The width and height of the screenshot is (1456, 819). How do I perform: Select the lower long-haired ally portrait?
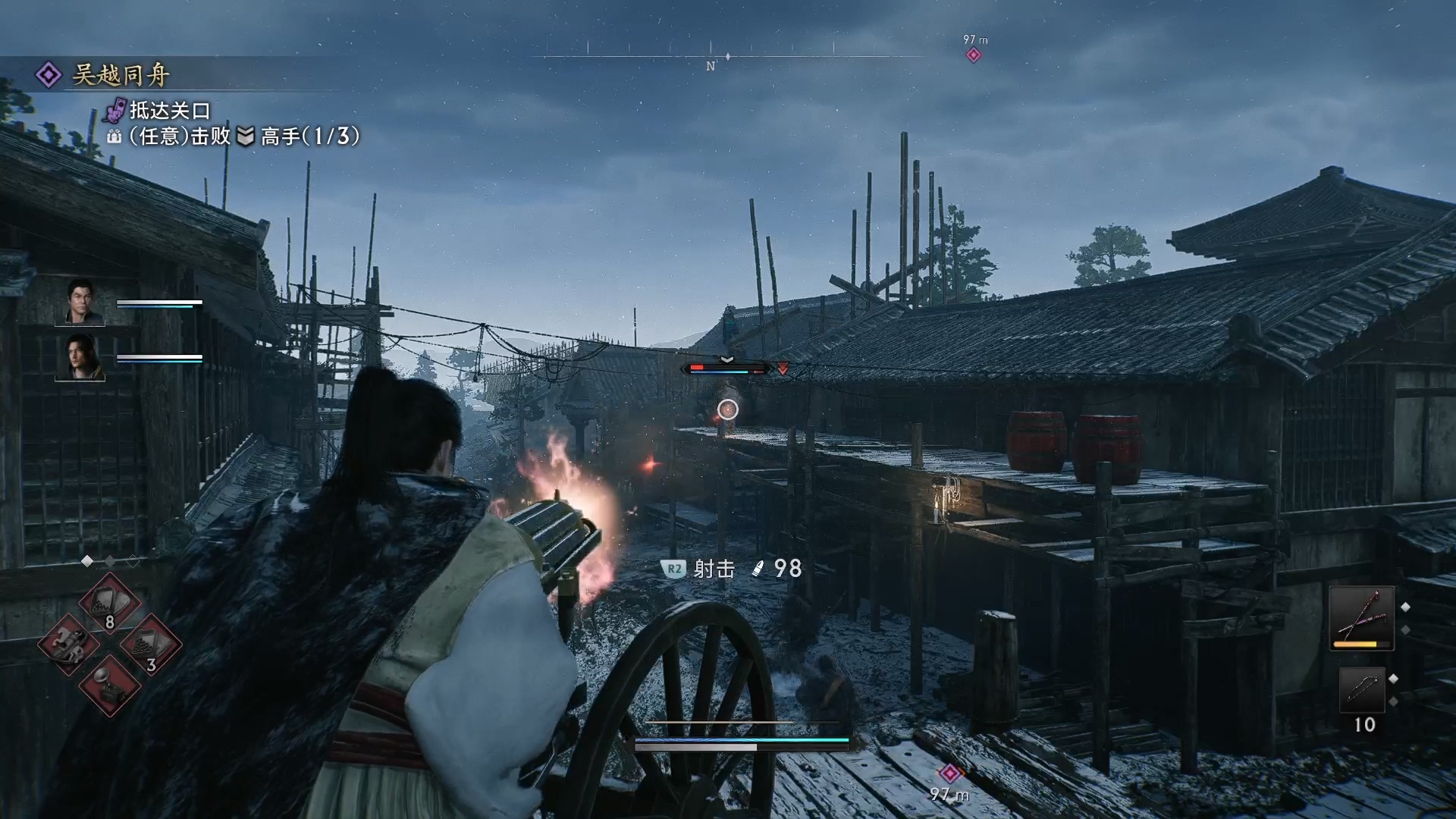[x=80, y=356]
